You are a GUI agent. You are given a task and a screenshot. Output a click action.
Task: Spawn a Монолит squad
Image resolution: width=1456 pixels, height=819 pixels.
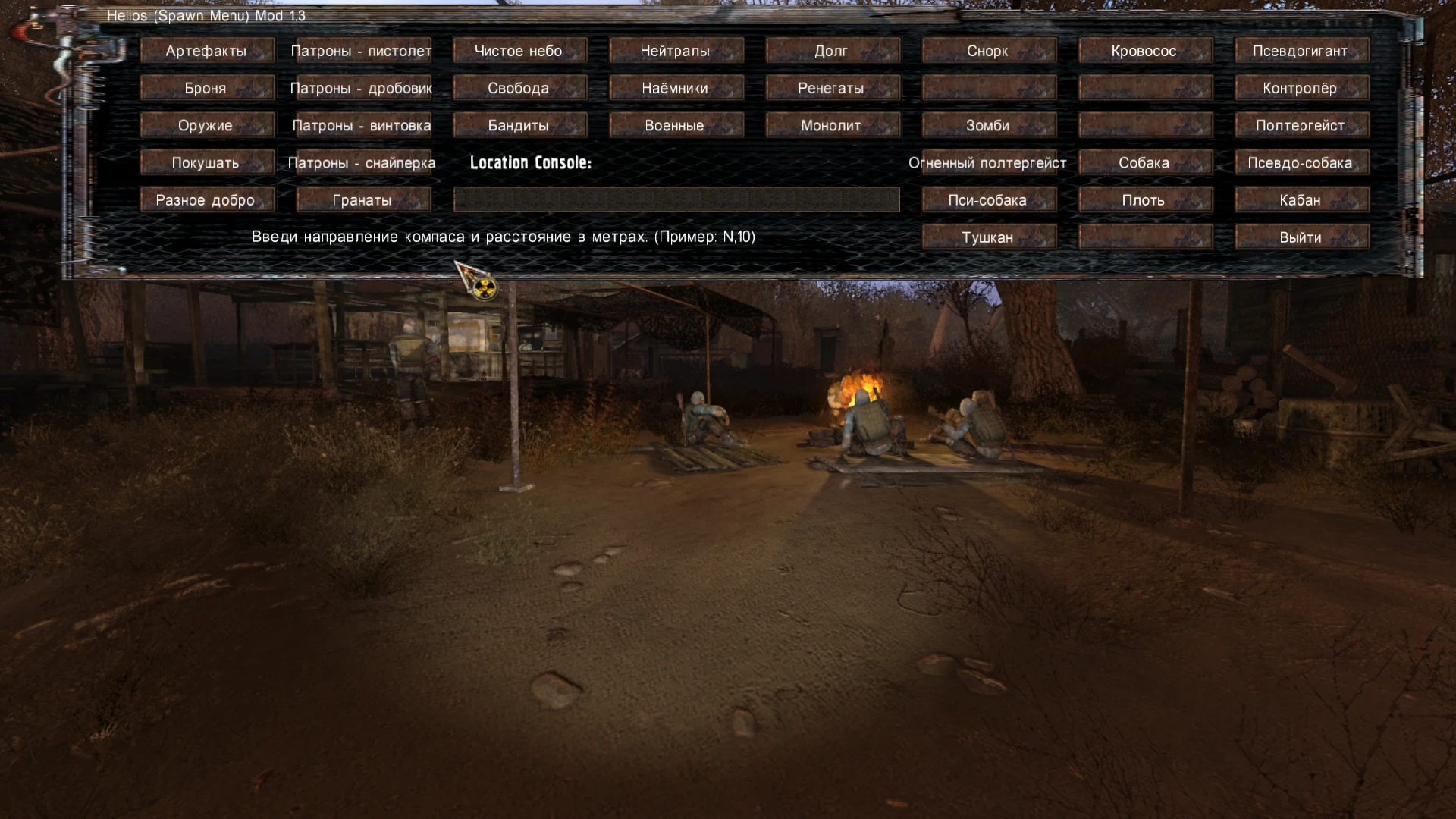pyautogui.click(x=833, y=124)
